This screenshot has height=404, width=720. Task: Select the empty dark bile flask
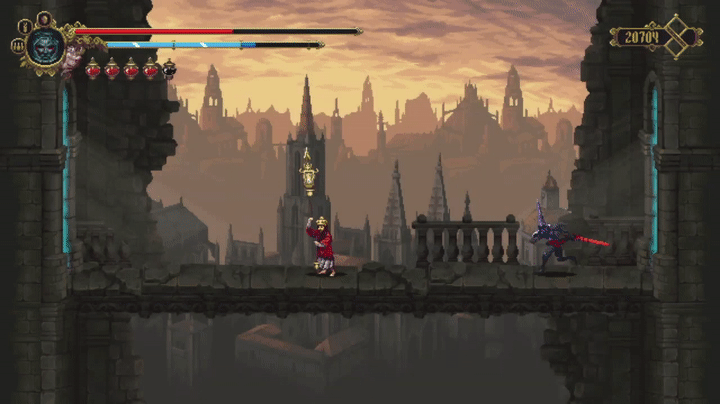(x=169, y=69)
